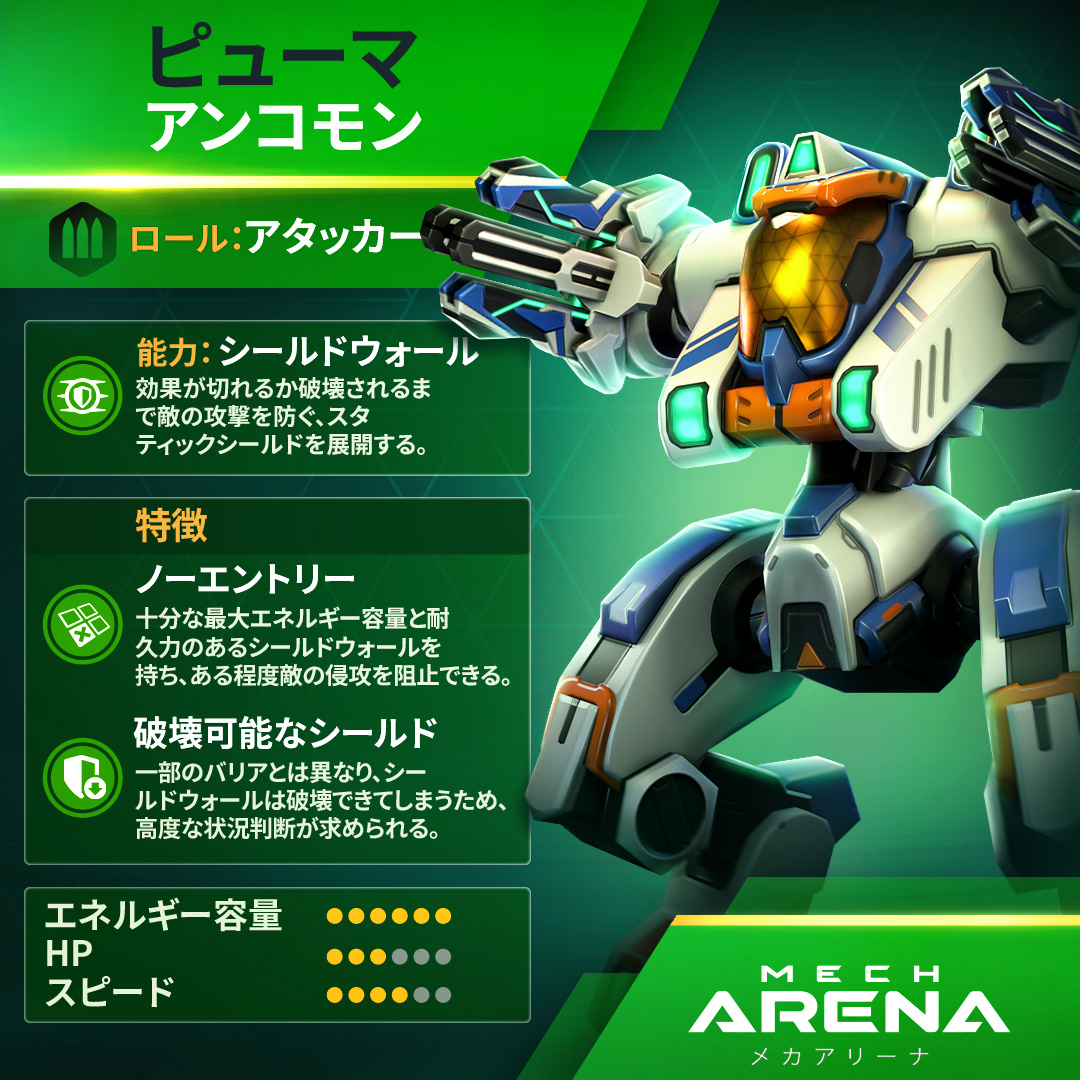Click the No Entry trait icon

(x=83, y=626)
